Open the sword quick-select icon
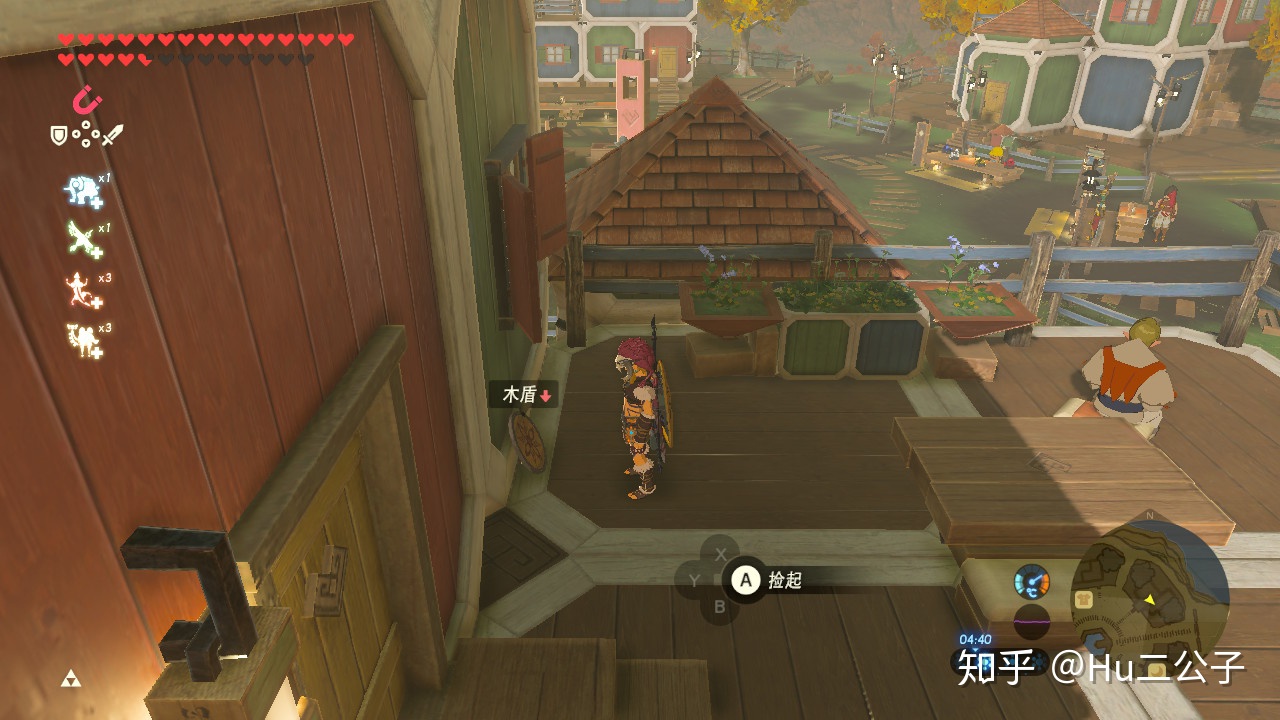Screen dimensions: 1280x720 pyautogui.click(x=112, y=134)
